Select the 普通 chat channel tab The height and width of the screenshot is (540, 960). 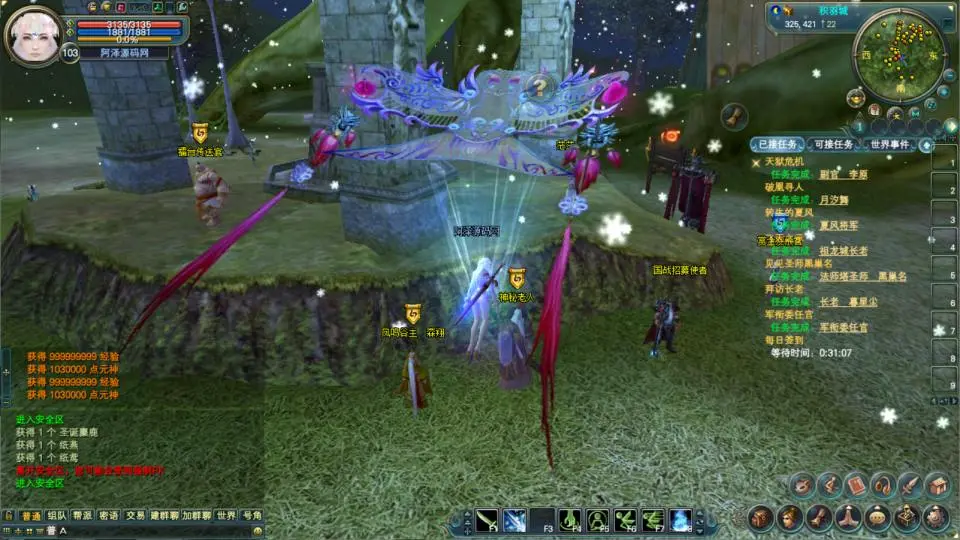click(x=31, y=516)
